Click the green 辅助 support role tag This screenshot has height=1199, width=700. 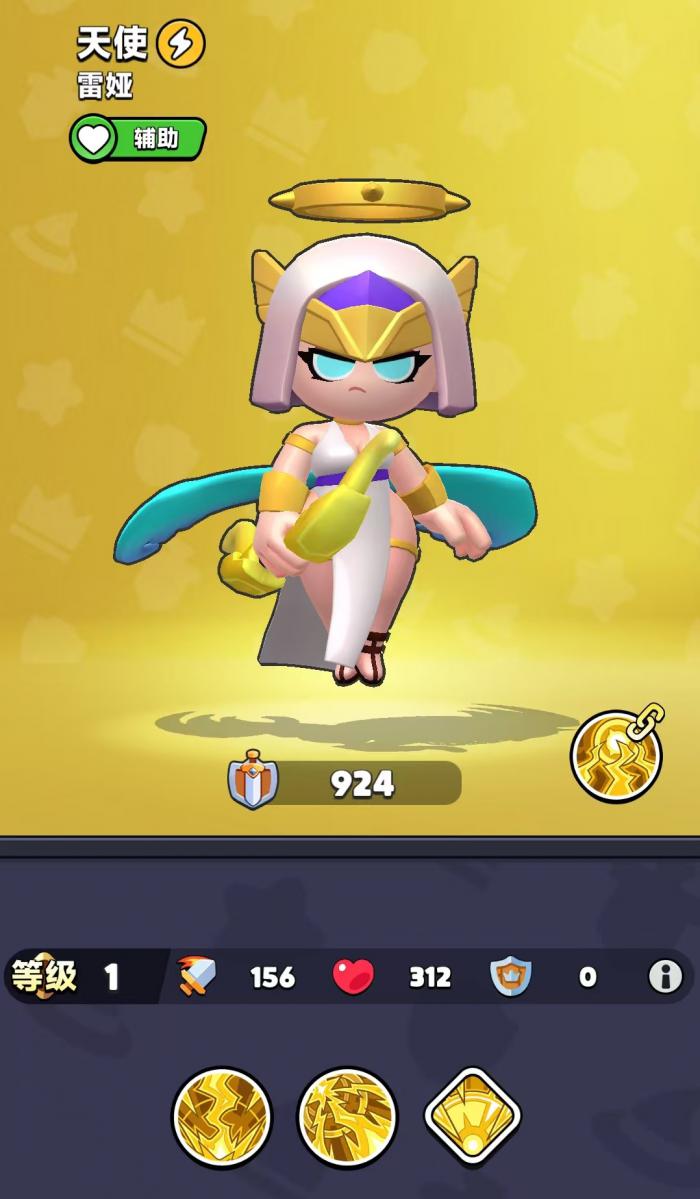pos(138,139)
